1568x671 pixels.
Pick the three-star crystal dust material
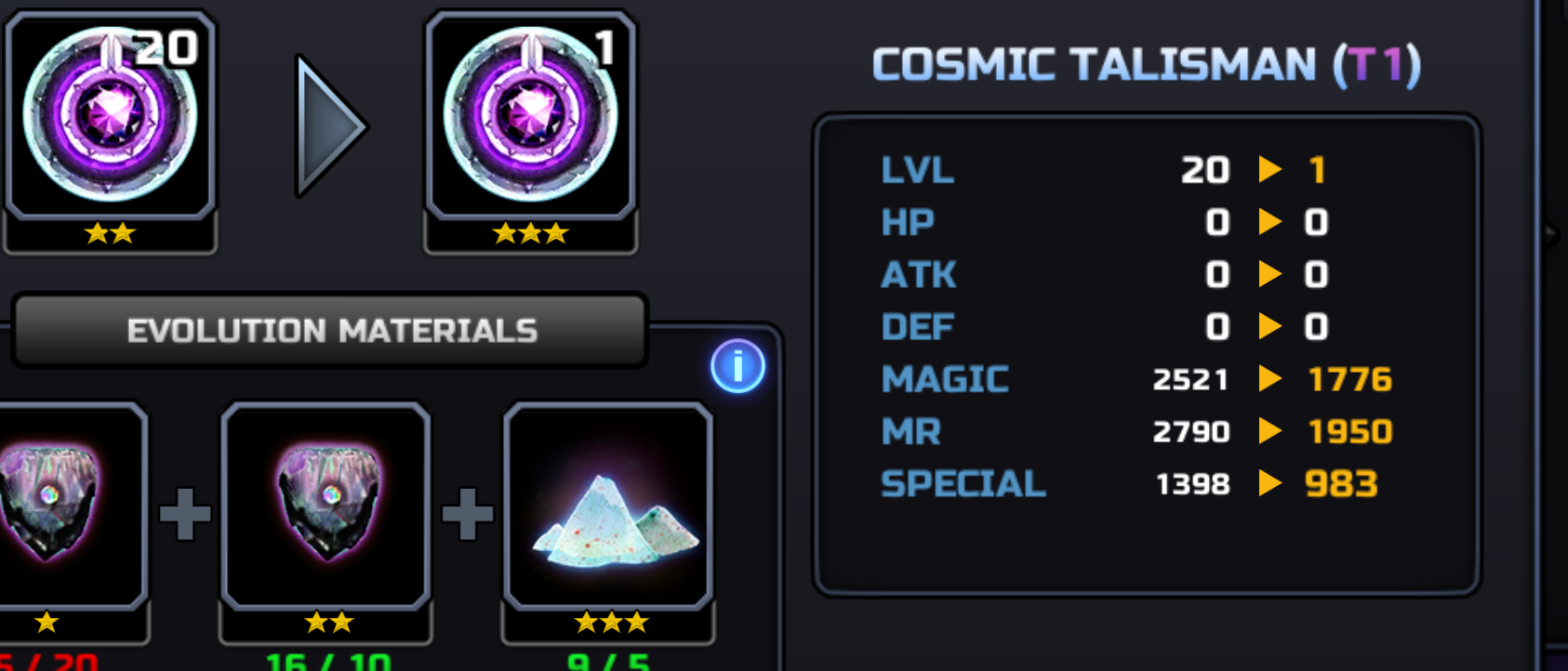(x=608, y=507)
